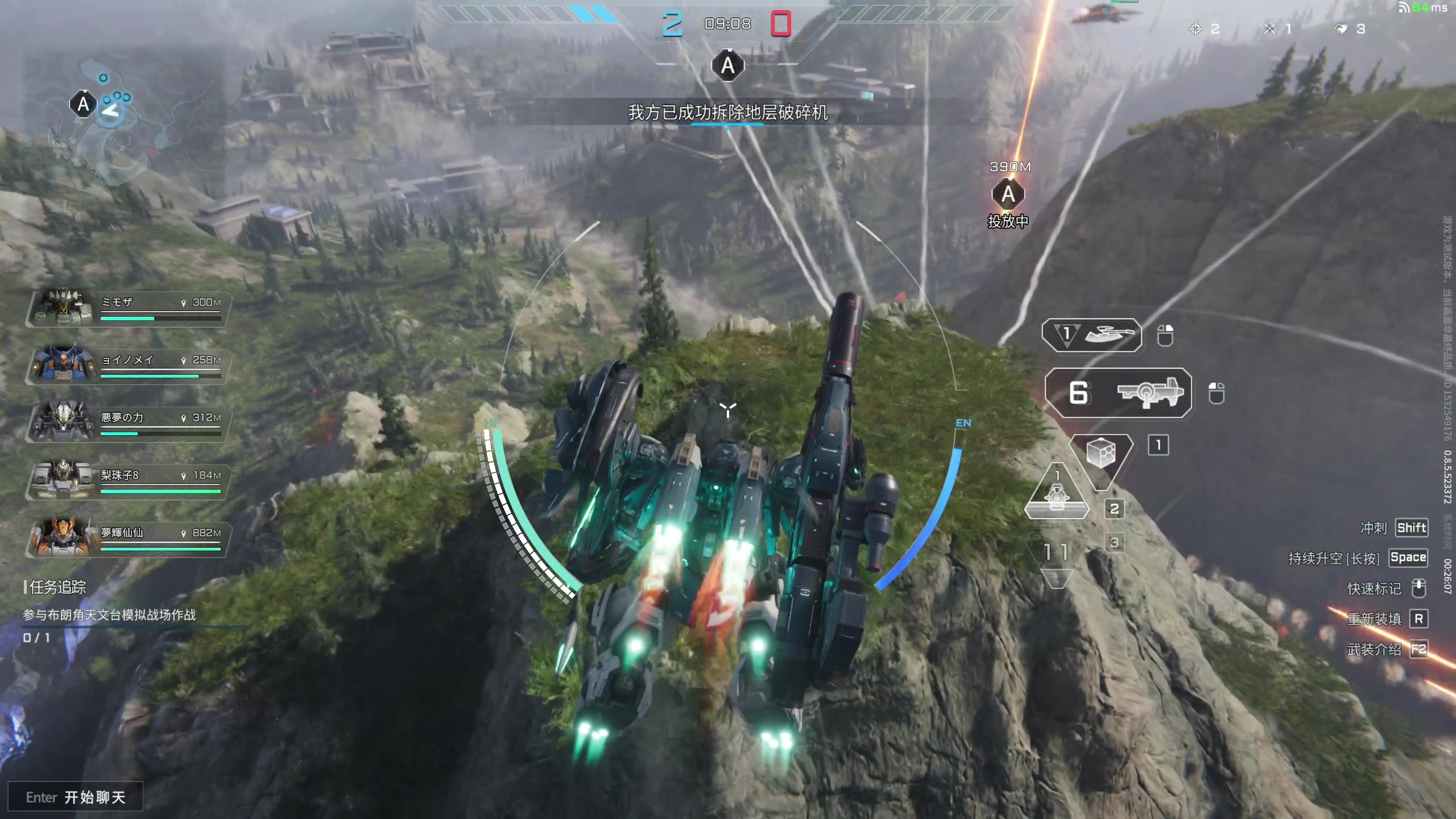Open the 任务追踪 mission tracker
The image size is (1456, 819).
coord(56,587)
